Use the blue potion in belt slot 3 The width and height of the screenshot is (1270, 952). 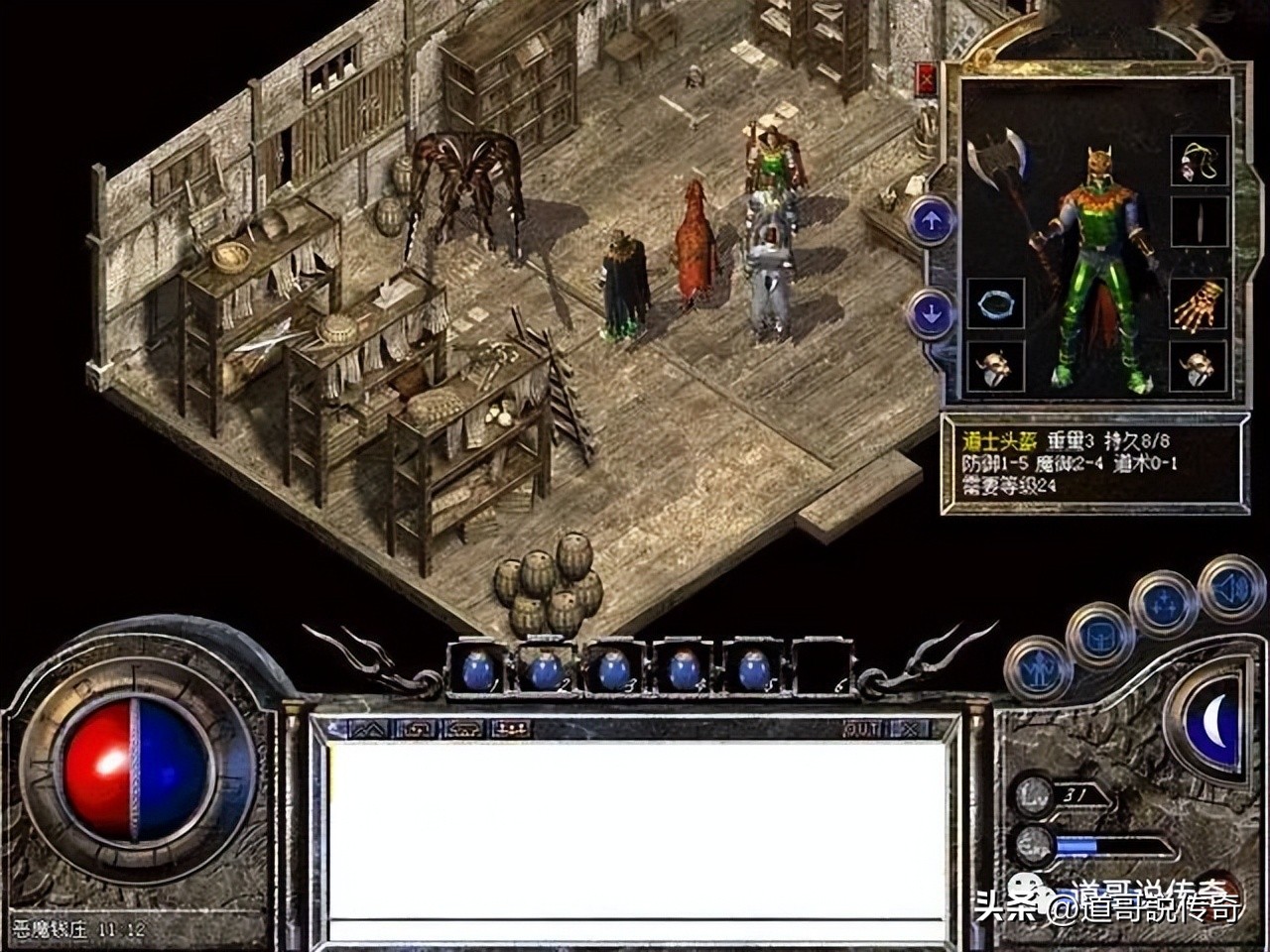coord(614,671)
